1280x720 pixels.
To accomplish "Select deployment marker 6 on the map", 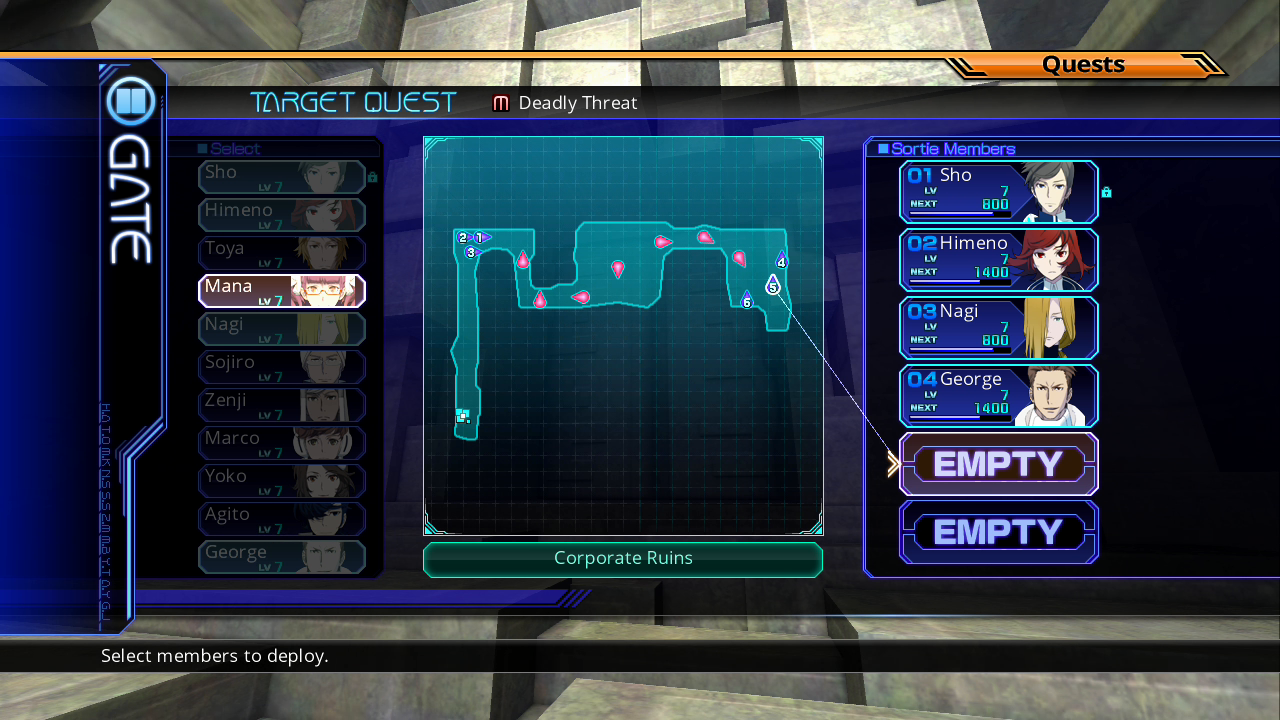I will click(x=746, y=301).
